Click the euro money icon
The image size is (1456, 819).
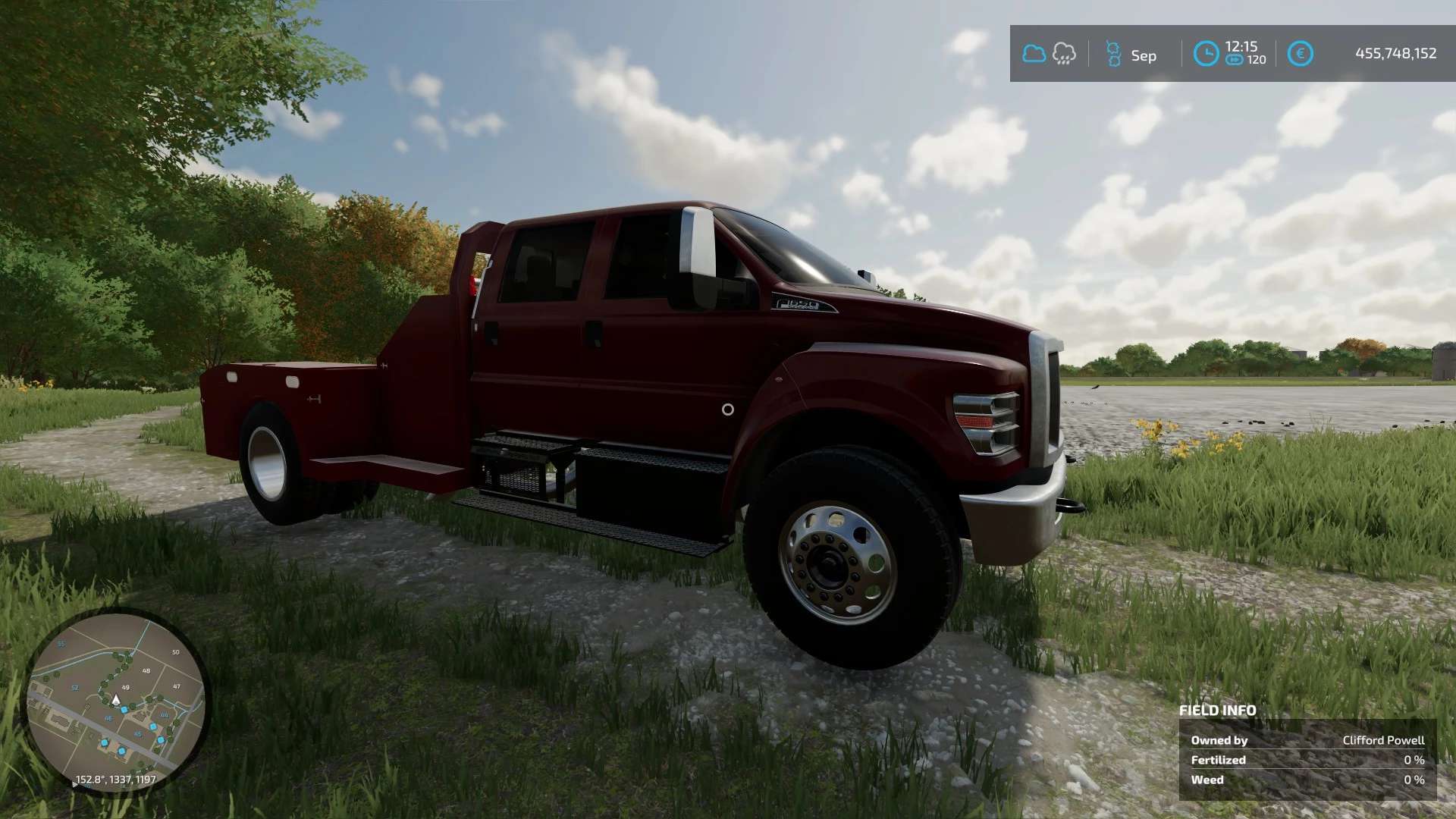pos(1300,54)
